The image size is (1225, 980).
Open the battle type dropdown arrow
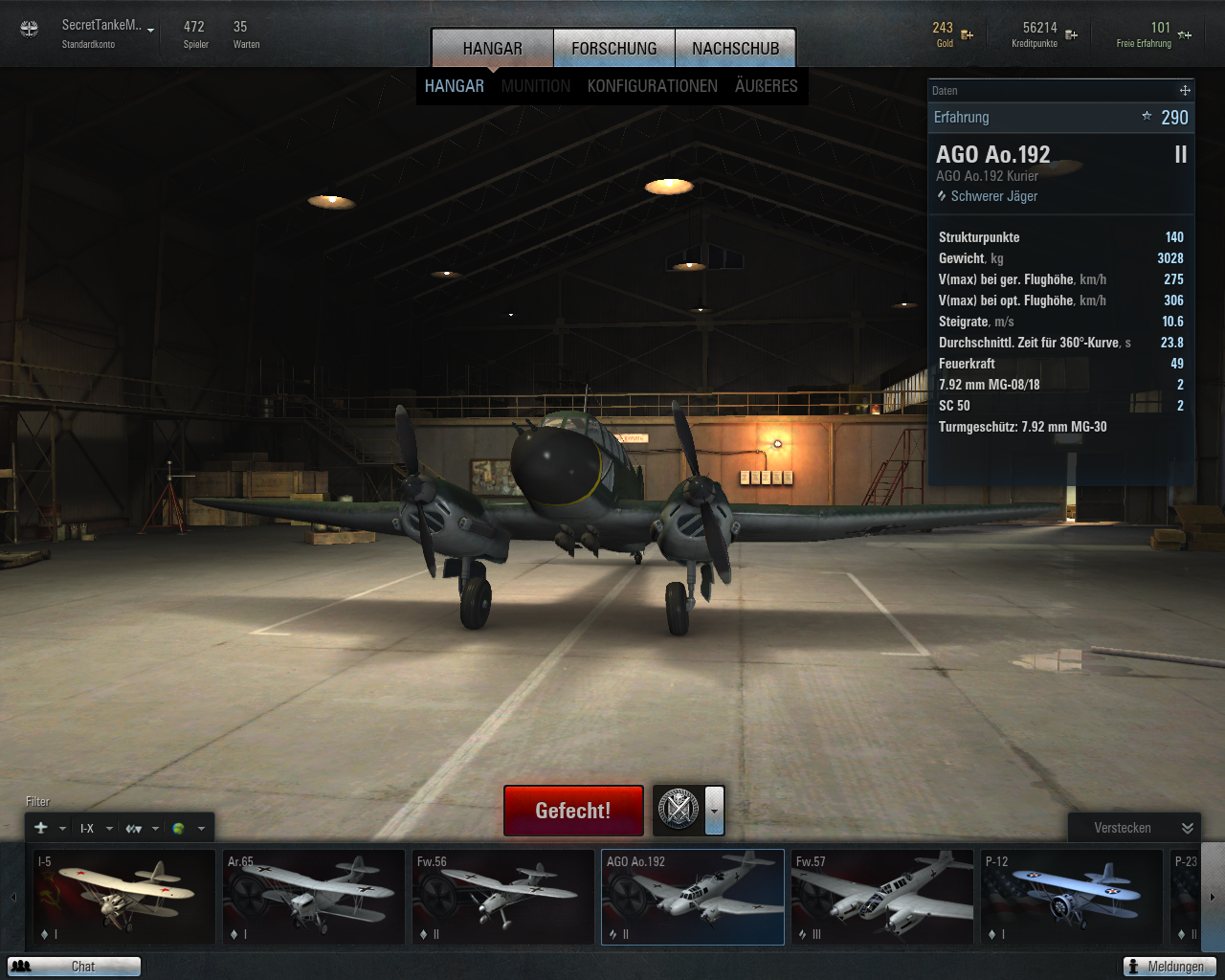pos(714,811)
